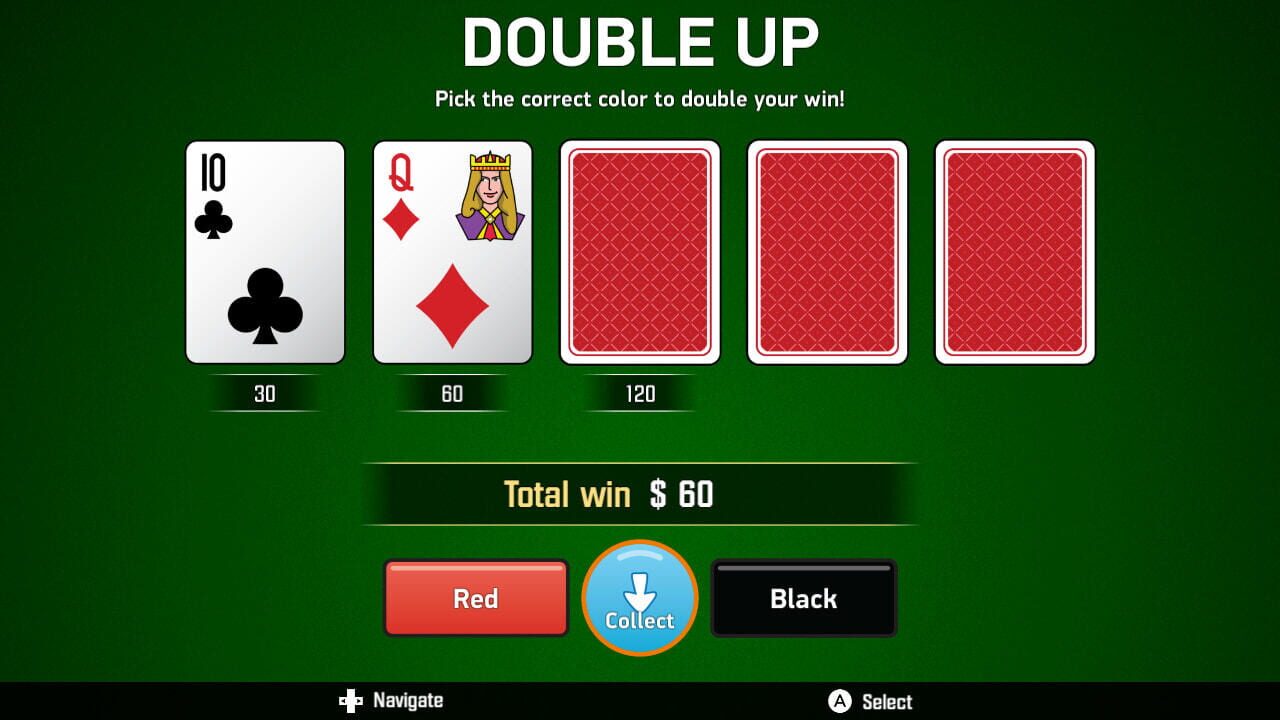The height and width of the screenshot is (720, 1280).
Task: Flip the first face-down red card
Action: pyautogui.click(x=640, y=252)
